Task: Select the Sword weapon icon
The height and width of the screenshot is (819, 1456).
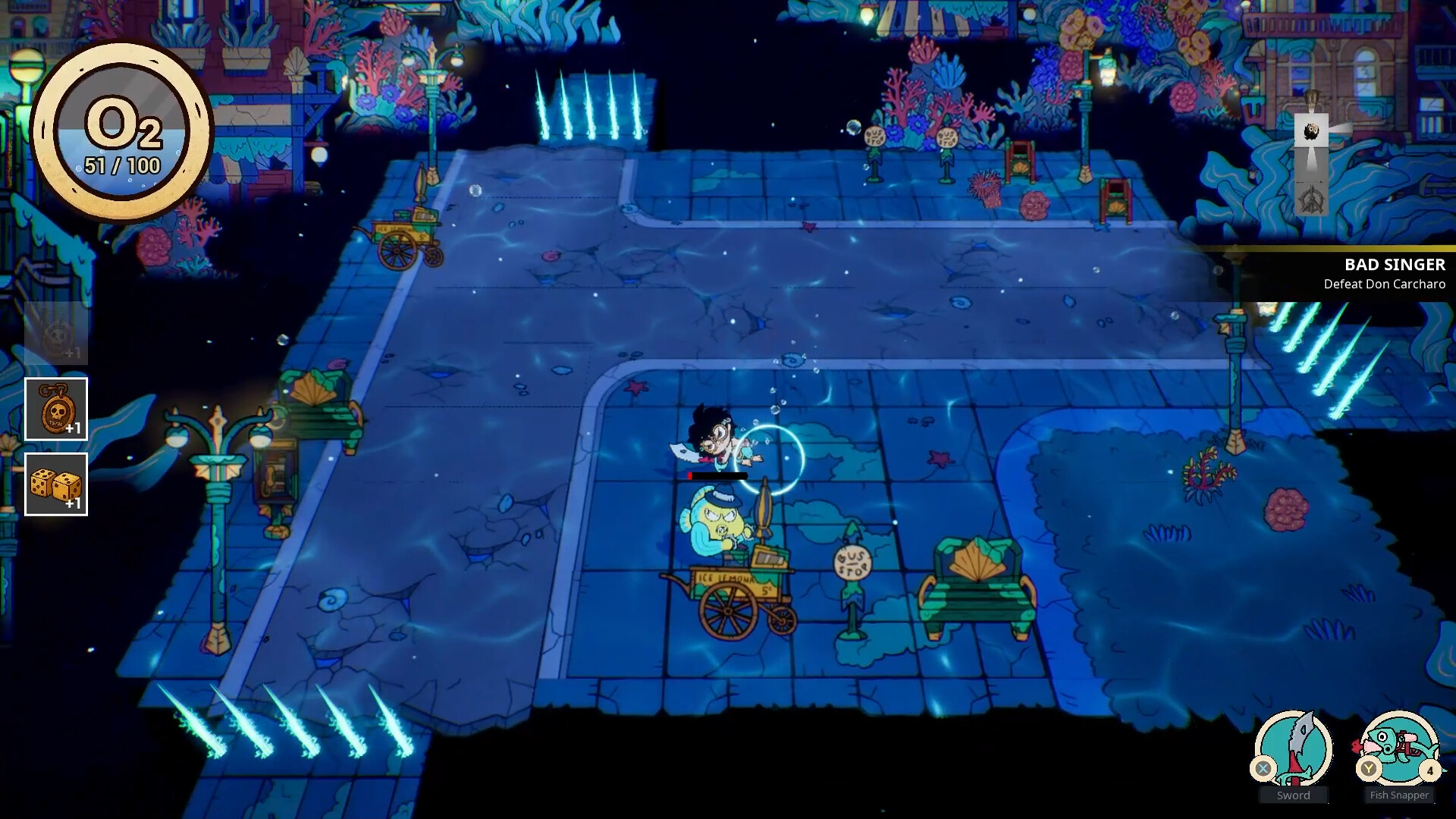Action: (x=1293, y=748)
